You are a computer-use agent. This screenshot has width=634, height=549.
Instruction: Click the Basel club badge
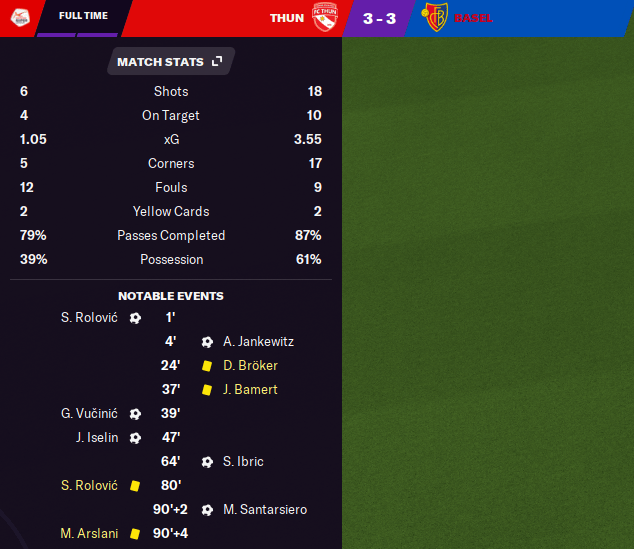tap(436, 18)
